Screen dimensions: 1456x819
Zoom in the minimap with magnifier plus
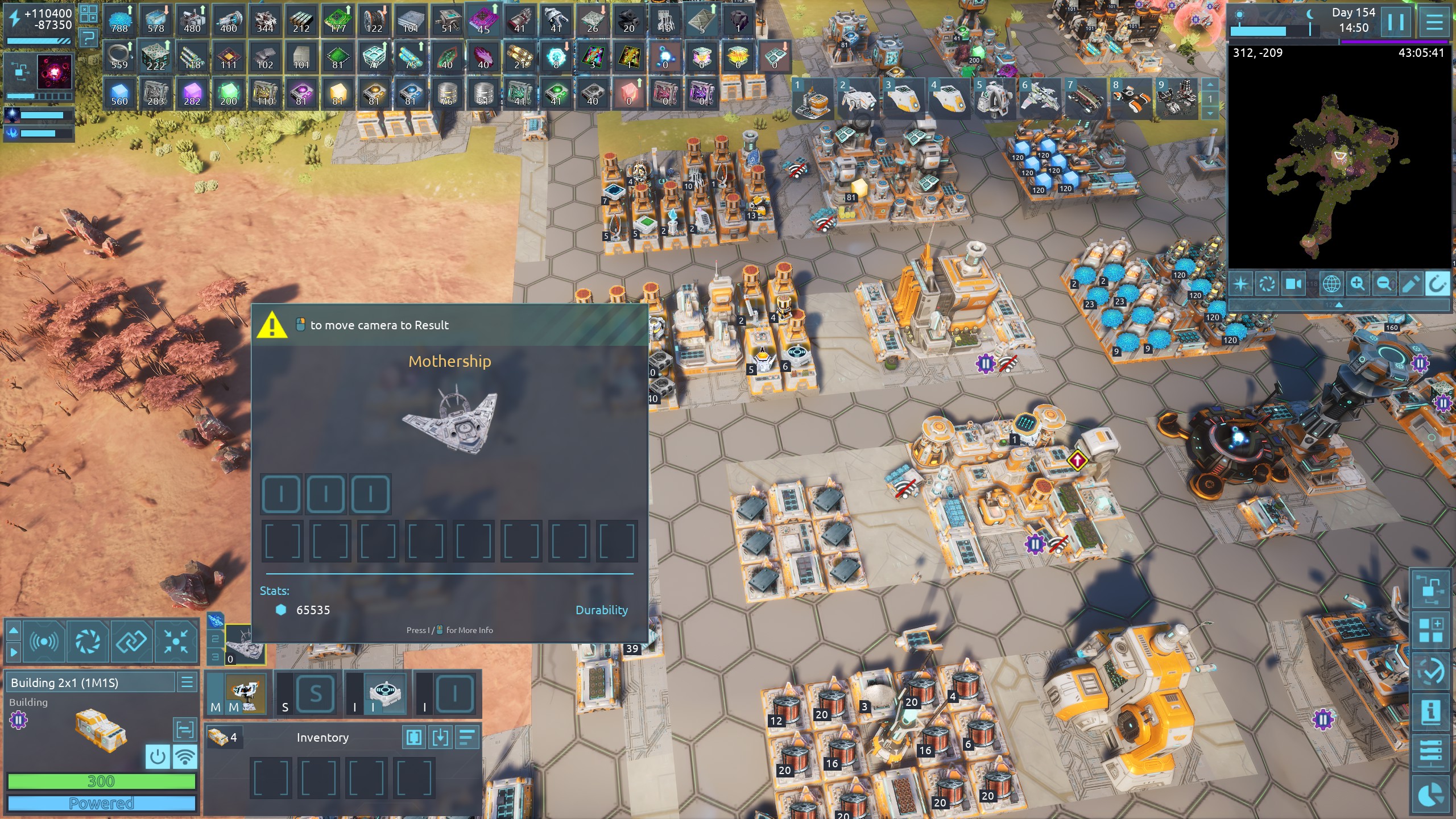tap(1357, 283)
